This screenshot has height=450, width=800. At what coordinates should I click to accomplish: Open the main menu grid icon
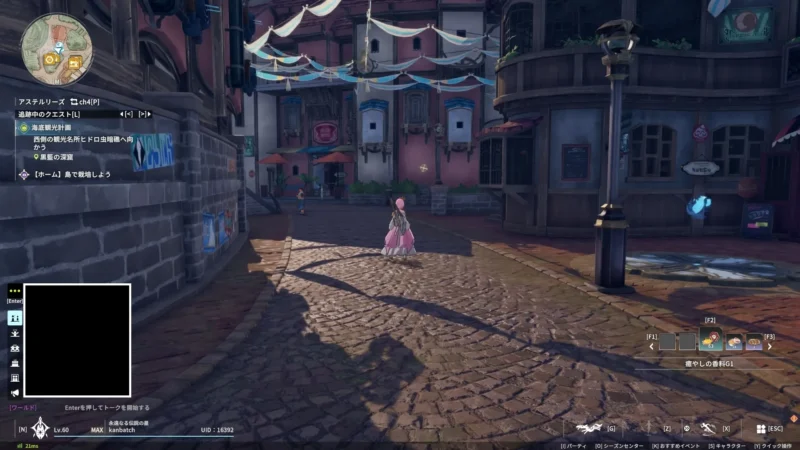pos(760,428)
